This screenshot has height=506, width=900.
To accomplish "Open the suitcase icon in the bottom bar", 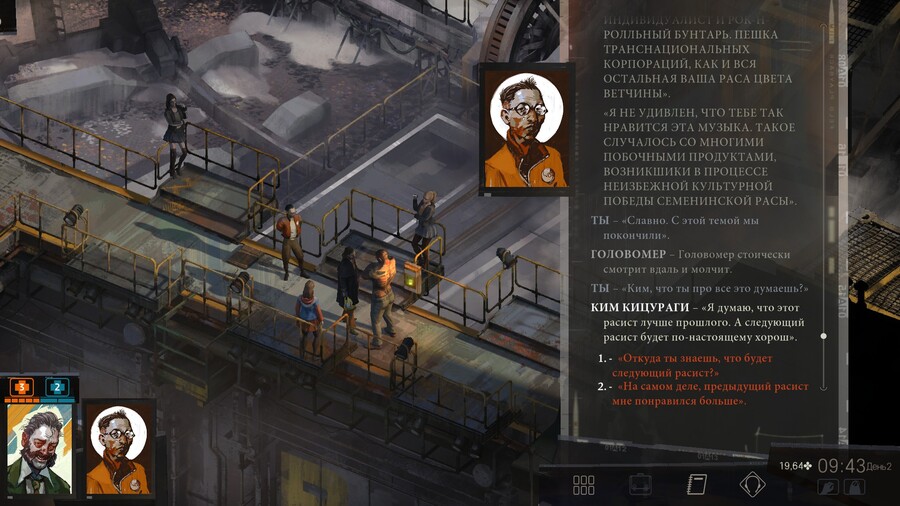I will coord(640,485).
